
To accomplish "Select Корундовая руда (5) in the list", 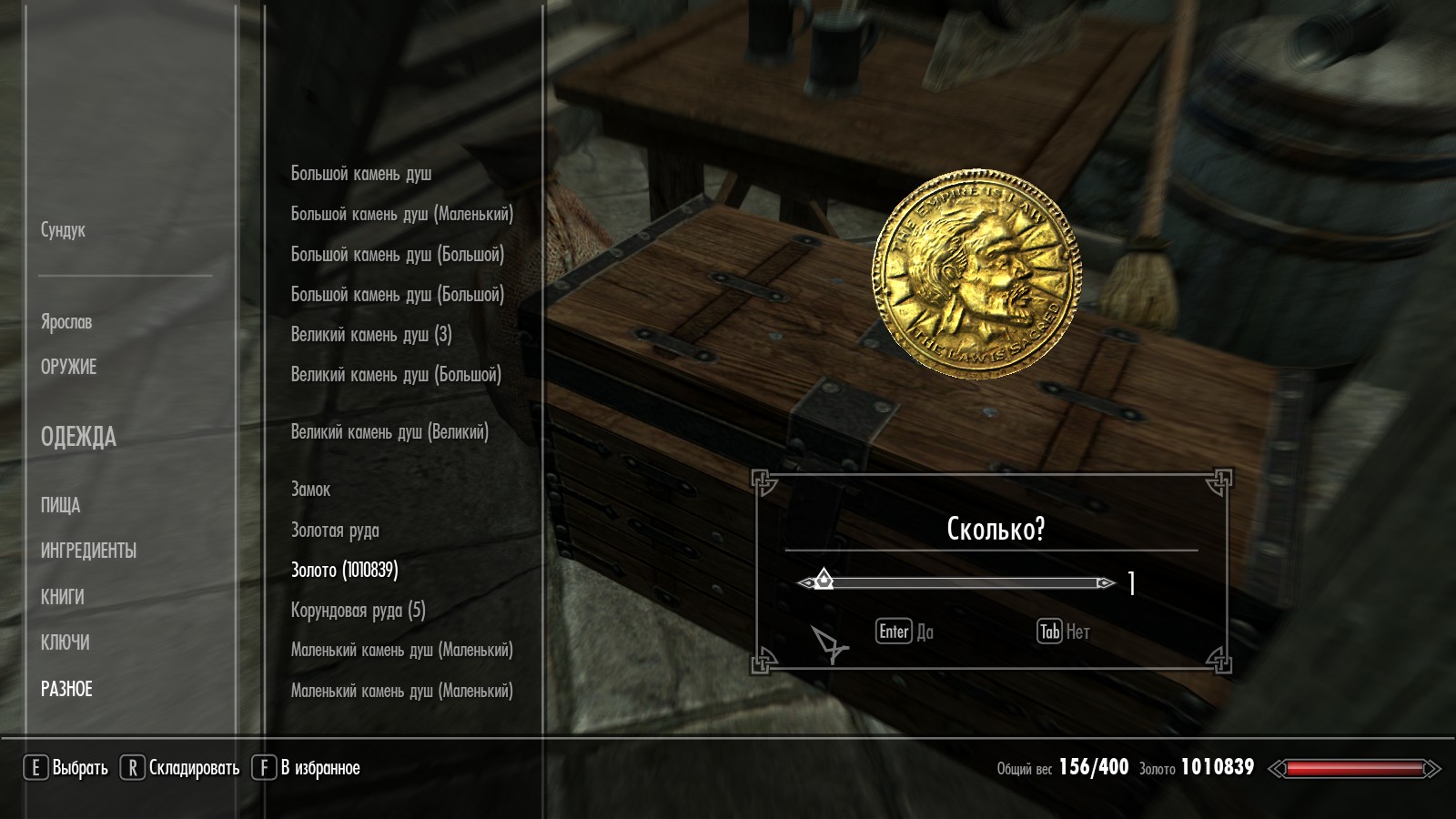I will (x=358, y=611).
